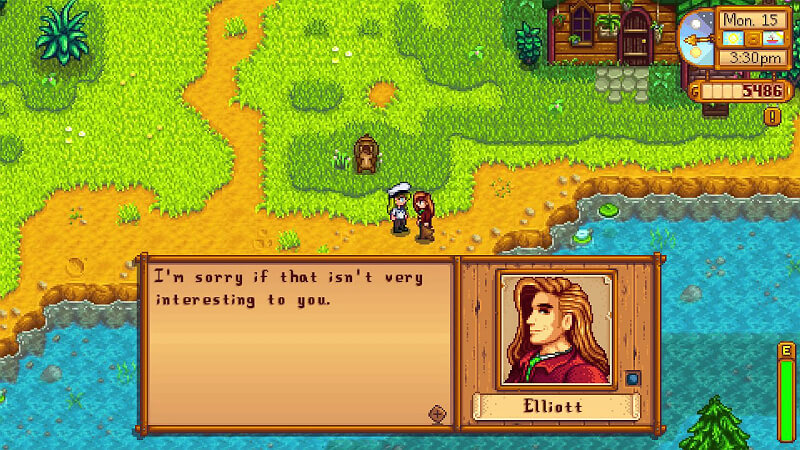Click the blue friendship jewel
This screenshot has height=450, width=800.
click(x=632, y=378)
